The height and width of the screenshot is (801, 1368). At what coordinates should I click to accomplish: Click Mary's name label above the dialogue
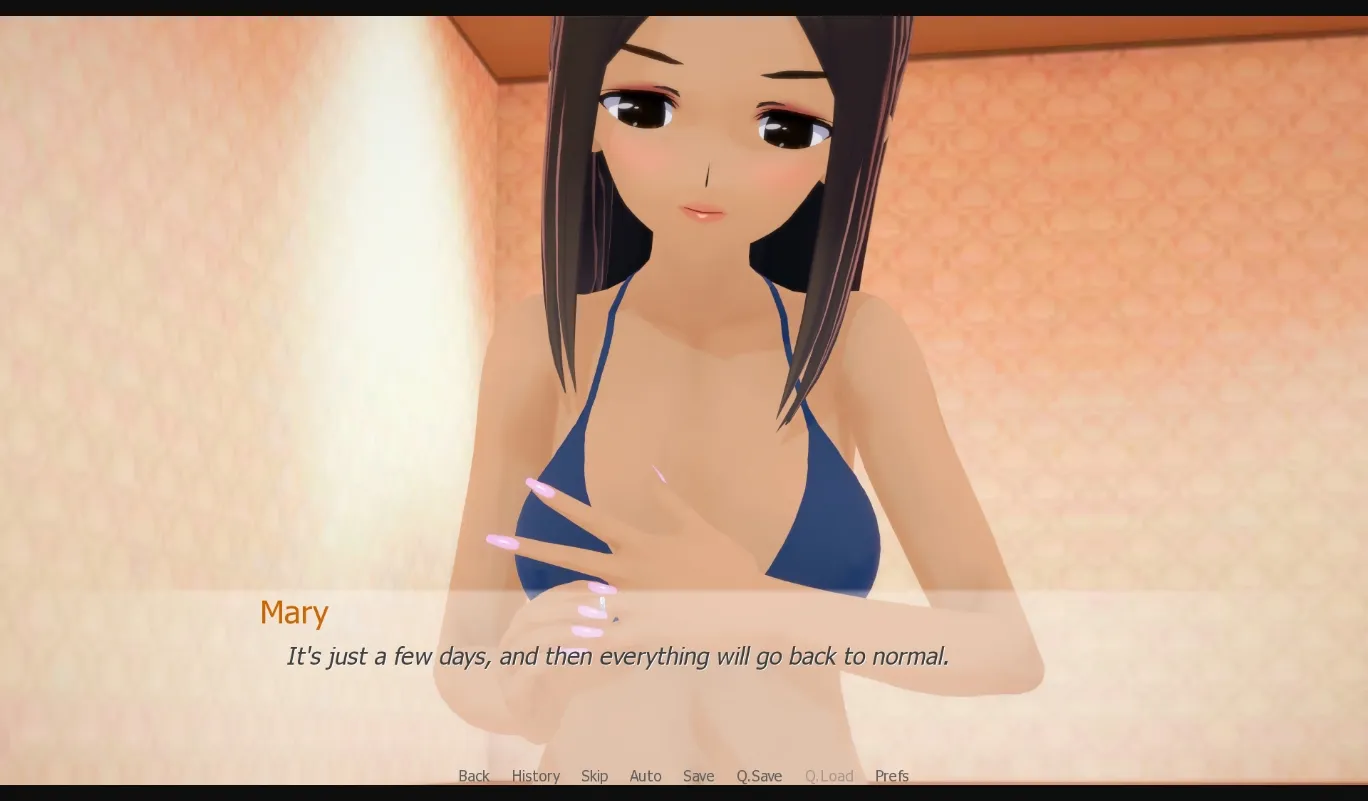pyautogui.click(x=294, y=612)
